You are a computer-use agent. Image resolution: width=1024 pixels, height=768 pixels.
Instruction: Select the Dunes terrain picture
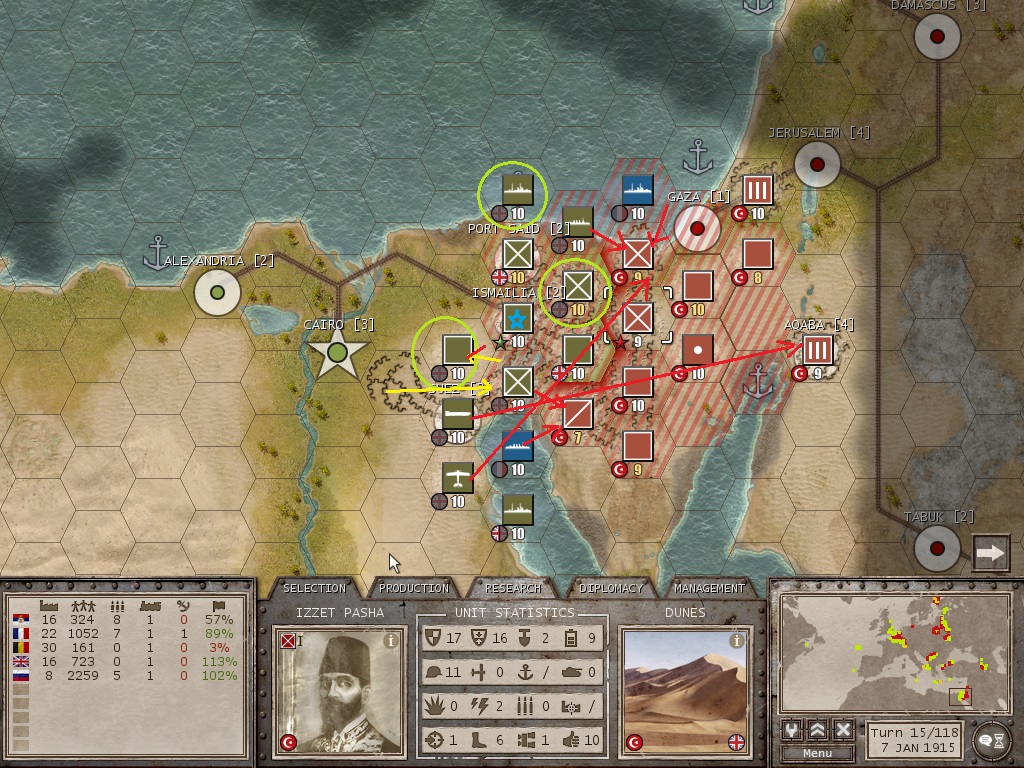[x=685, y=690]
